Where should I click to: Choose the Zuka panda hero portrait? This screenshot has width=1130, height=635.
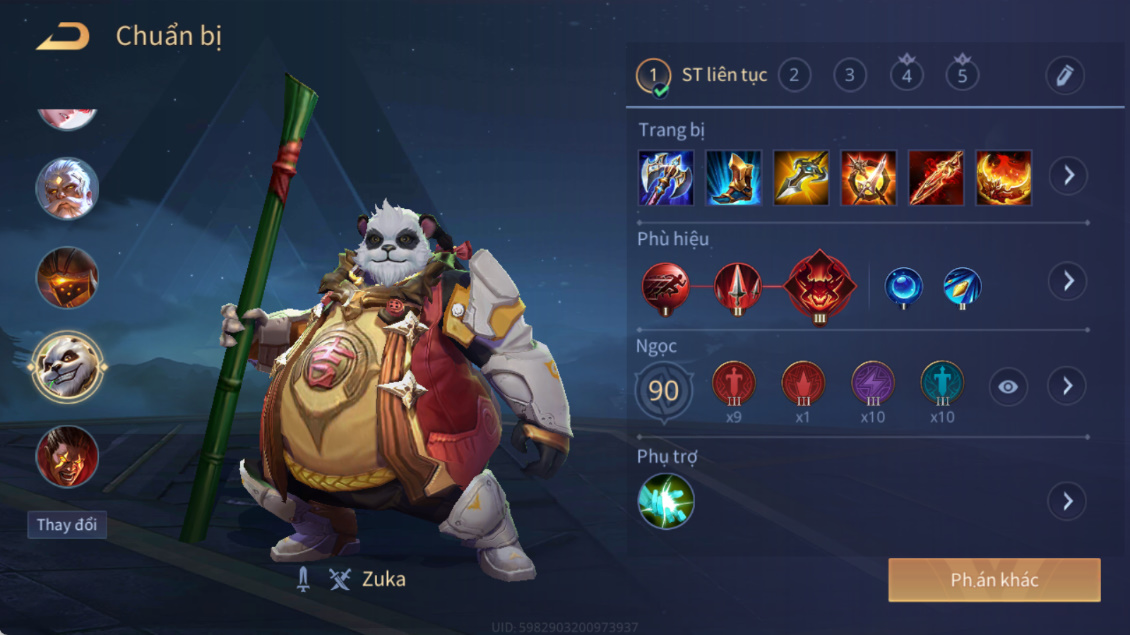[x=67, y=366]
